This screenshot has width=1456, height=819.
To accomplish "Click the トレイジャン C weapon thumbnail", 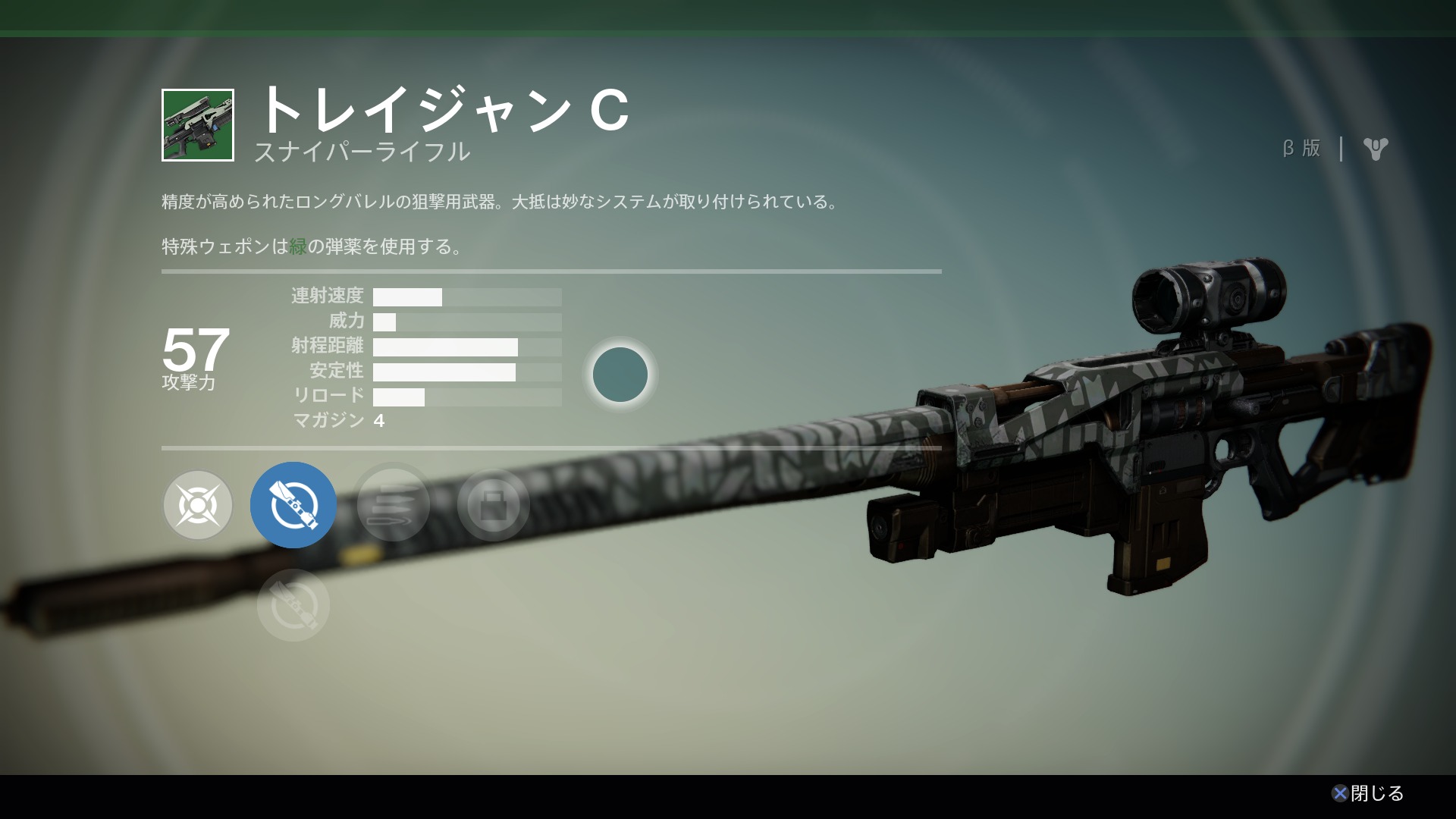I will pyautogui.click(x=198, y=125).
